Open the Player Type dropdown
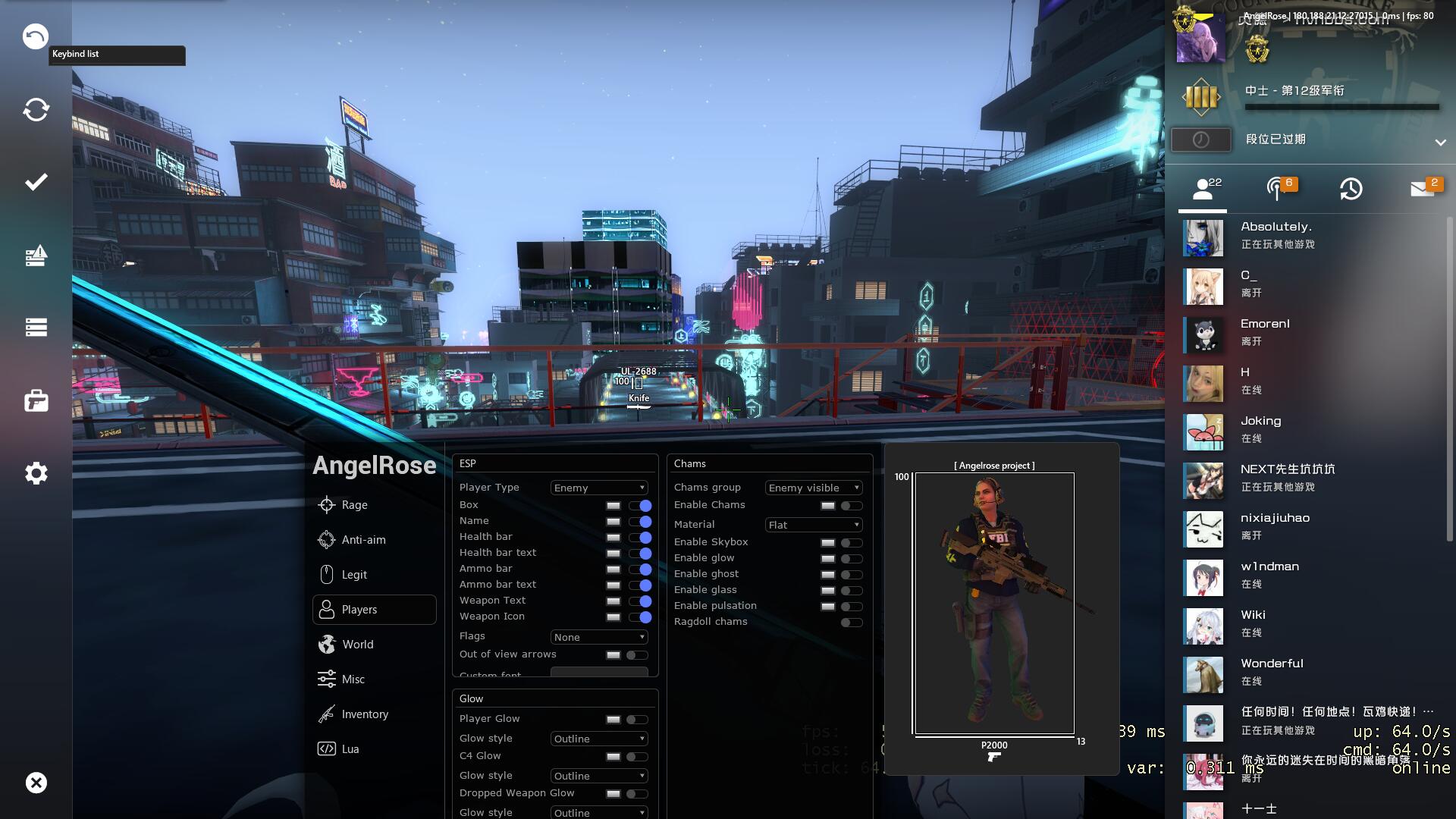 click(599, 488)
